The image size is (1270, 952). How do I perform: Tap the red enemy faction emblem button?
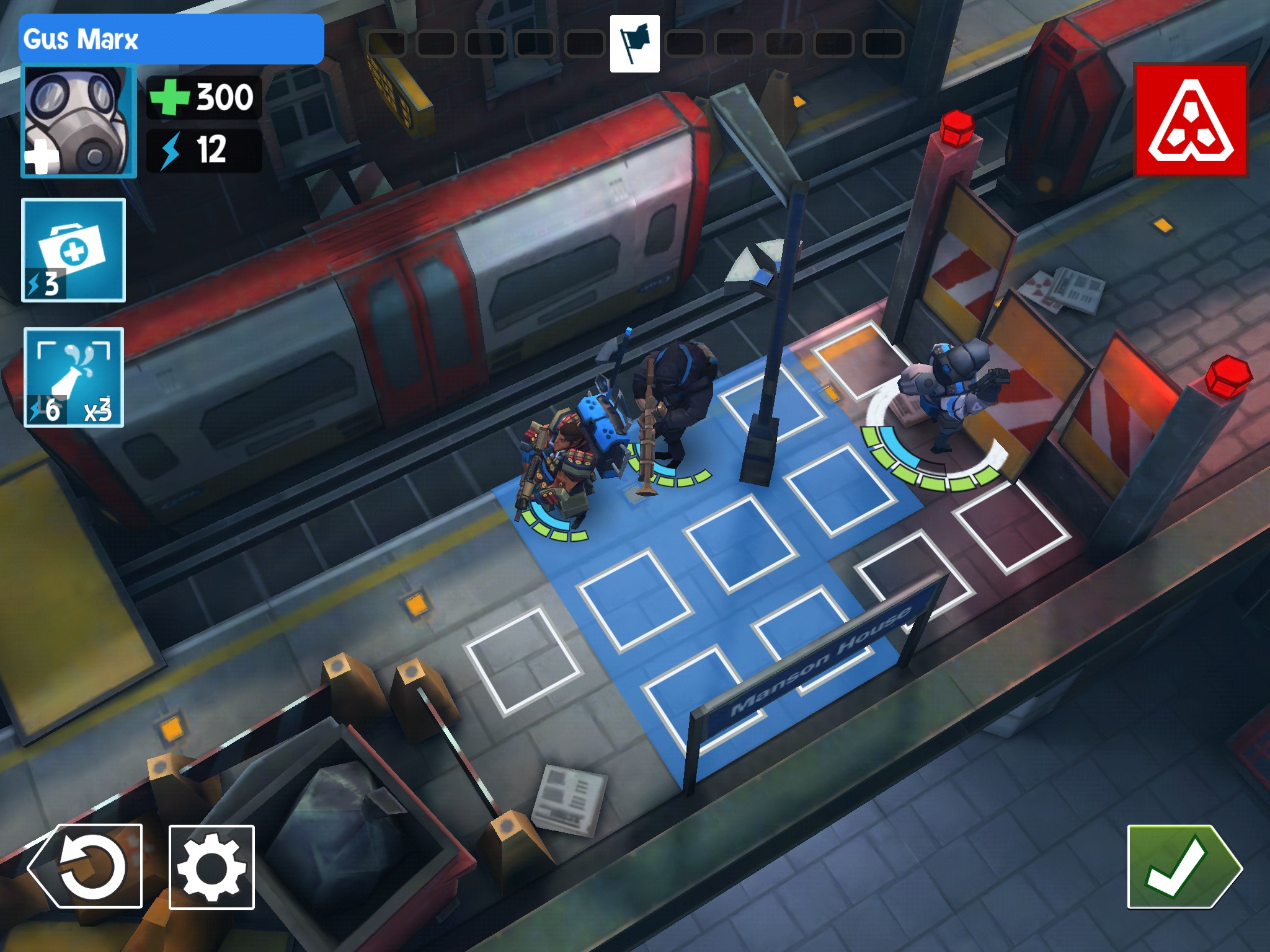(x=1191, y=120)
